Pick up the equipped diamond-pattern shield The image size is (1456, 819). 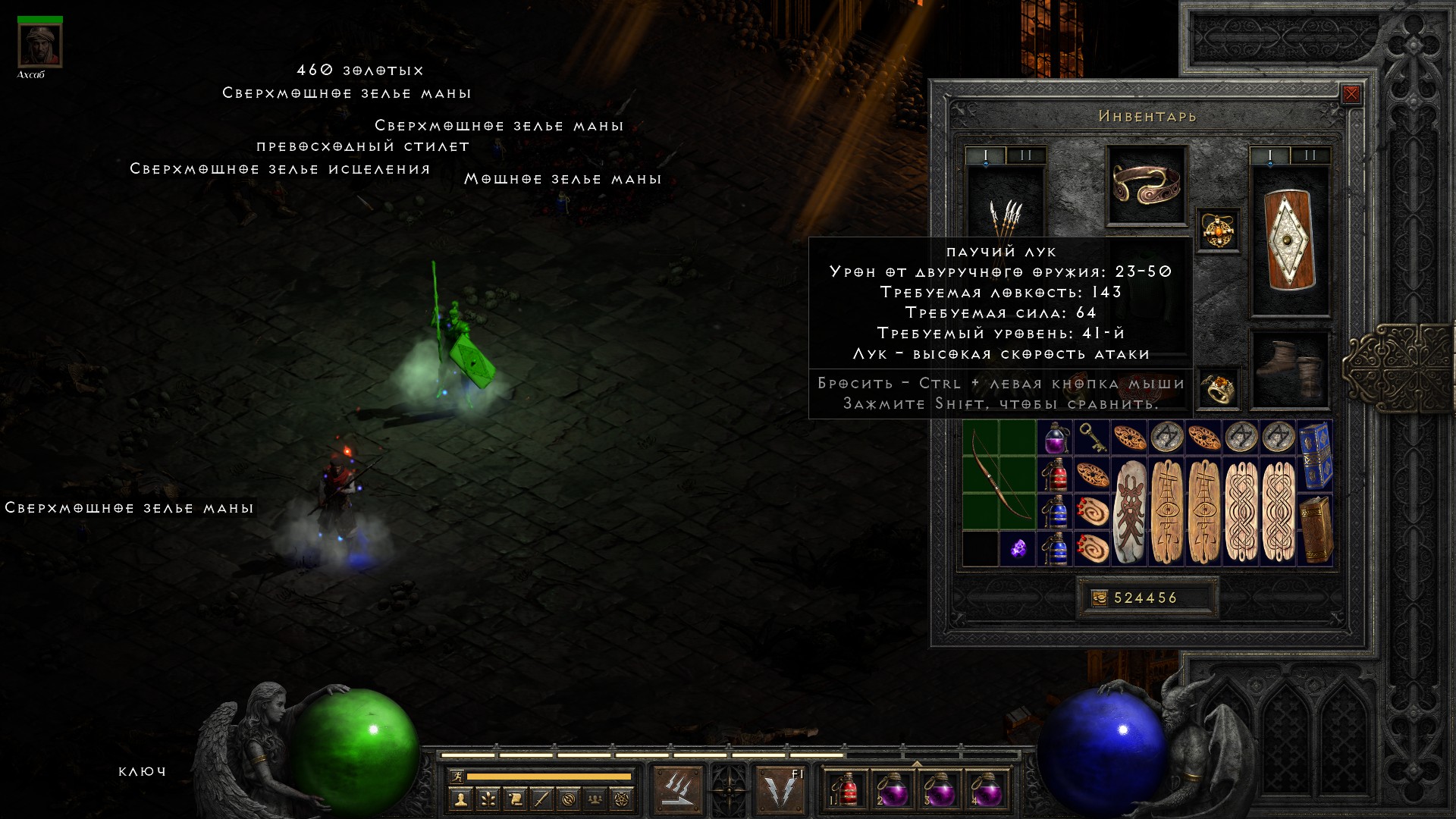coord(1289,240)
